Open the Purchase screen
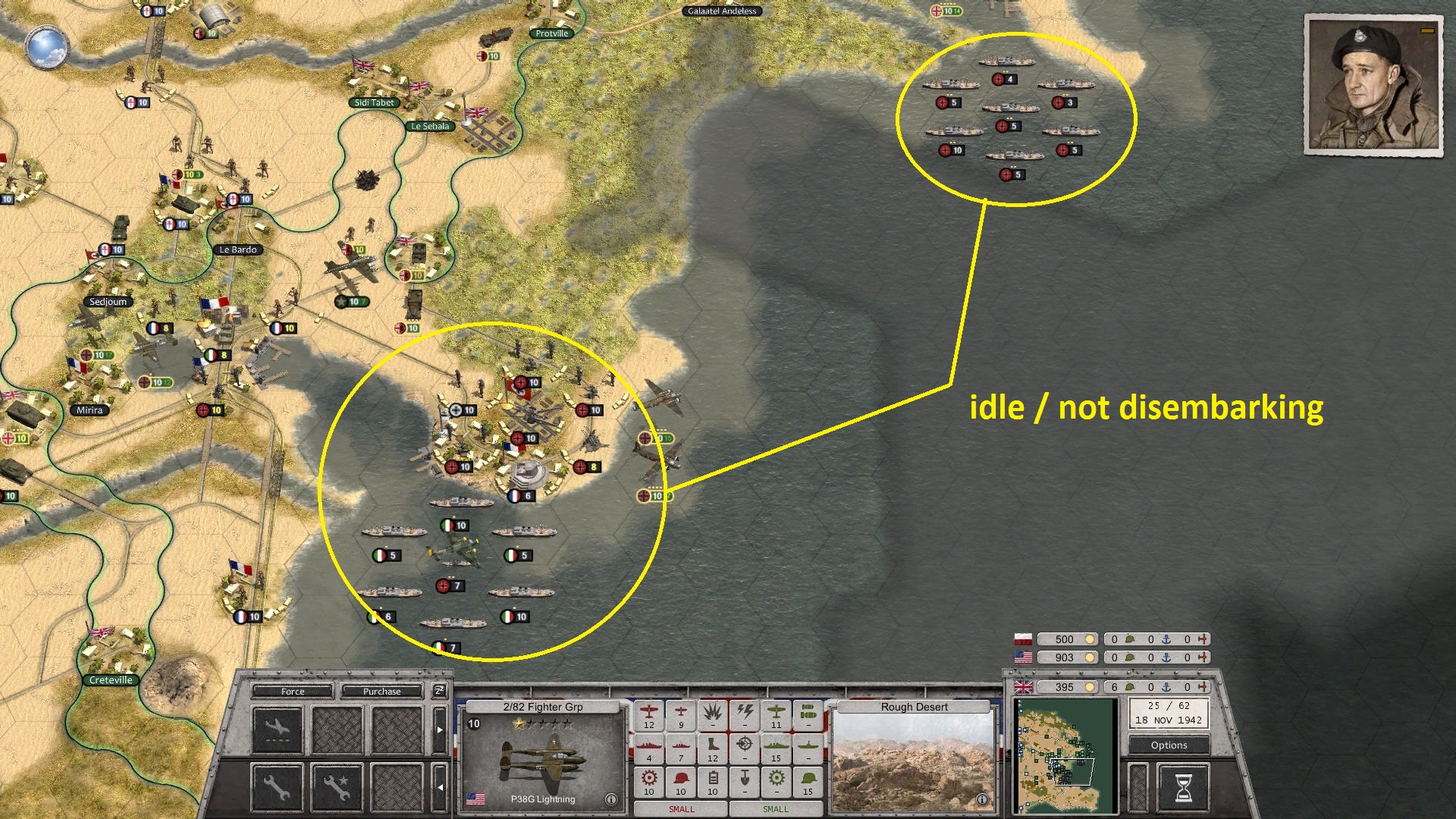1456x819 pixels. coord(381,692)
